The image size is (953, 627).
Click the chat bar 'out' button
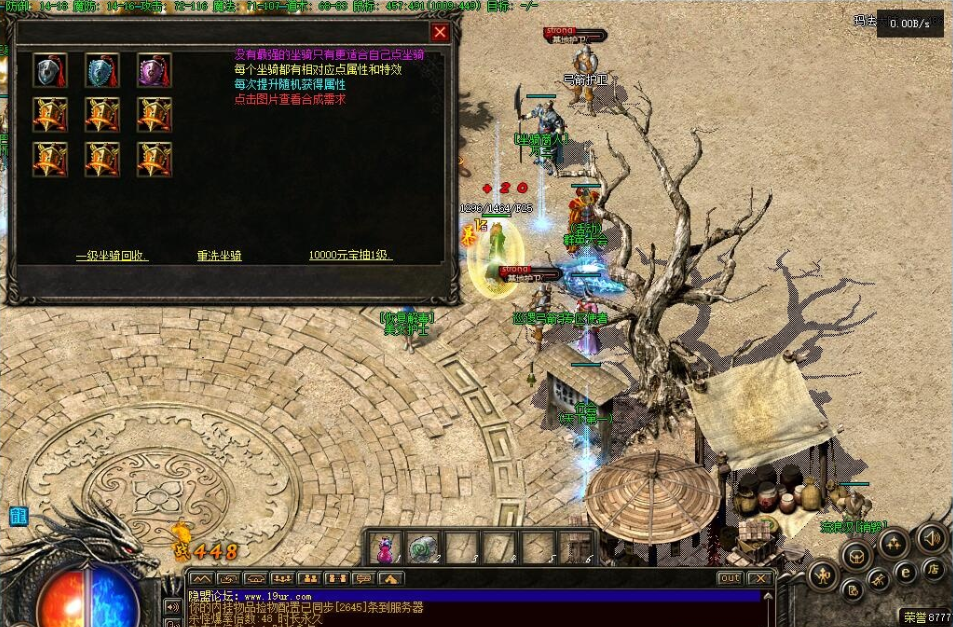(x=730, y=578)
